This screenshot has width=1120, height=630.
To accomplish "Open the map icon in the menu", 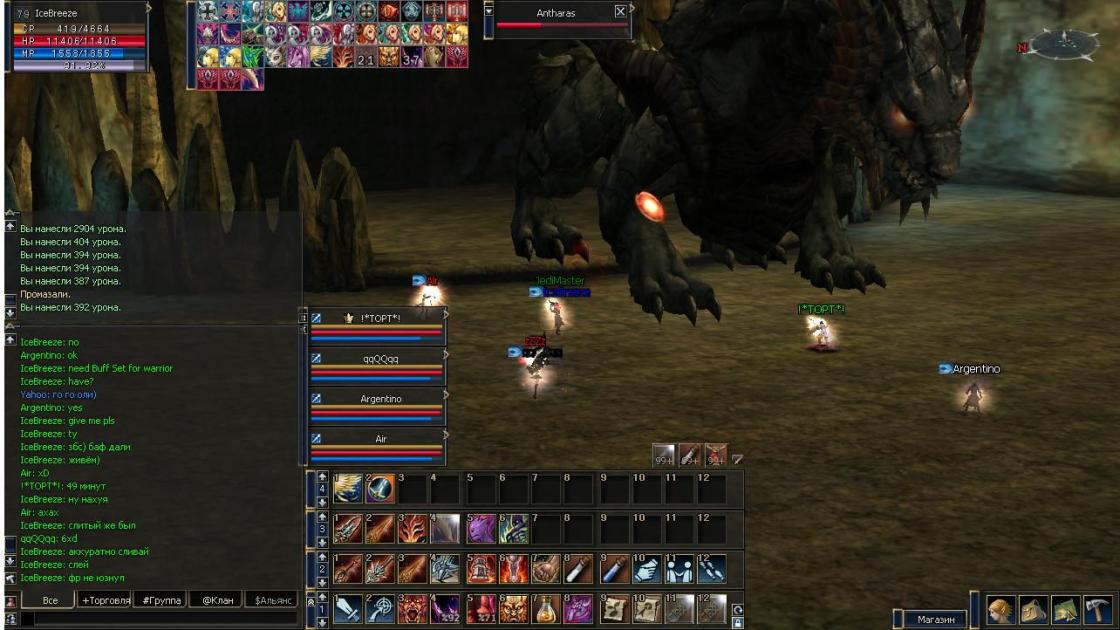I will point(1066,610).
